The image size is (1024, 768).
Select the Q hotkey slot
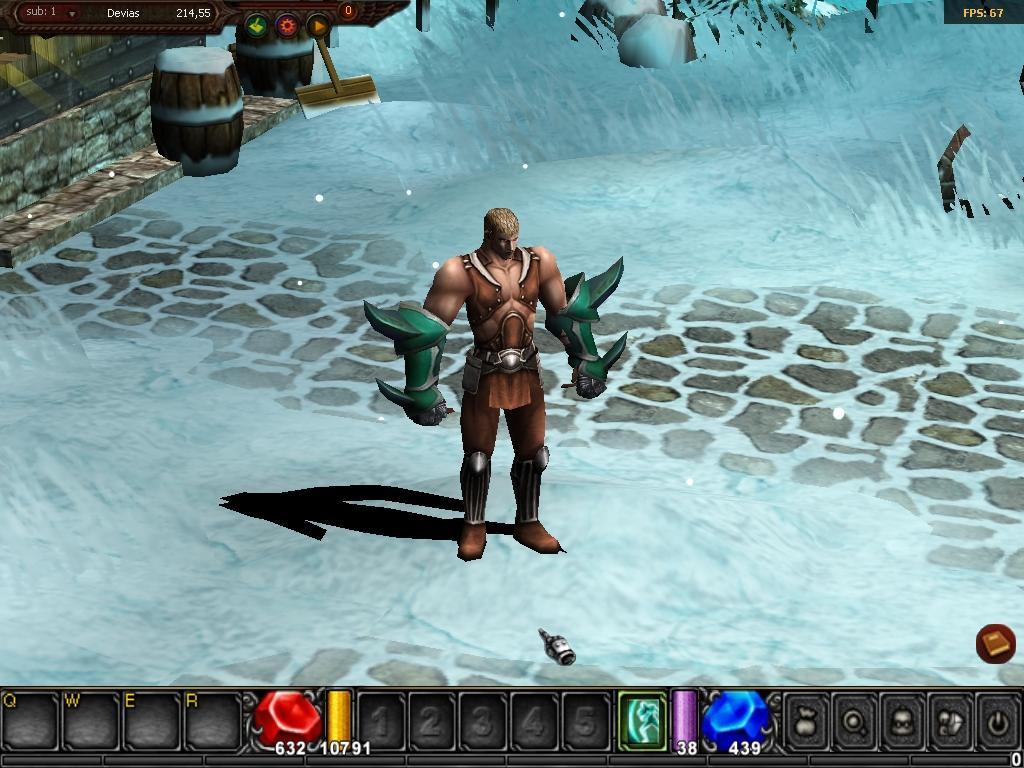(30, 720)
